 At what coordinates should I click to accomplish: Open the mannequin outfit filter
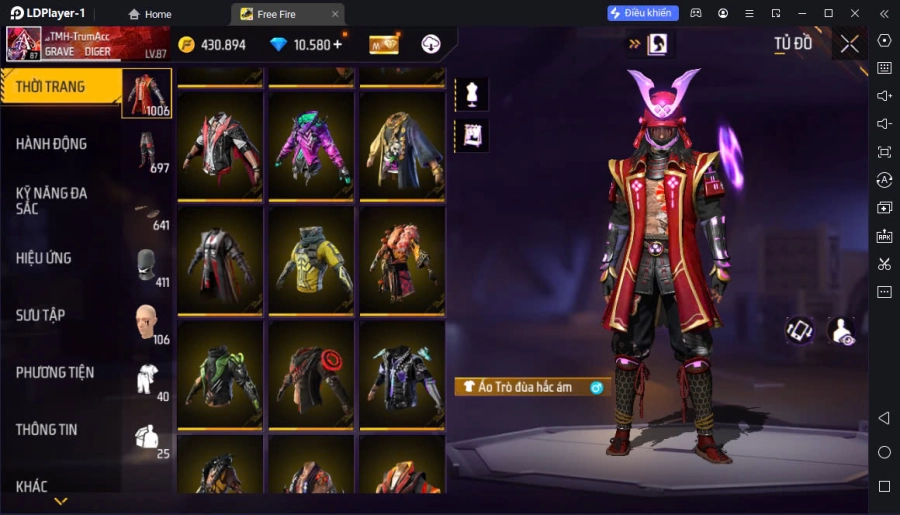click(471, 94)
